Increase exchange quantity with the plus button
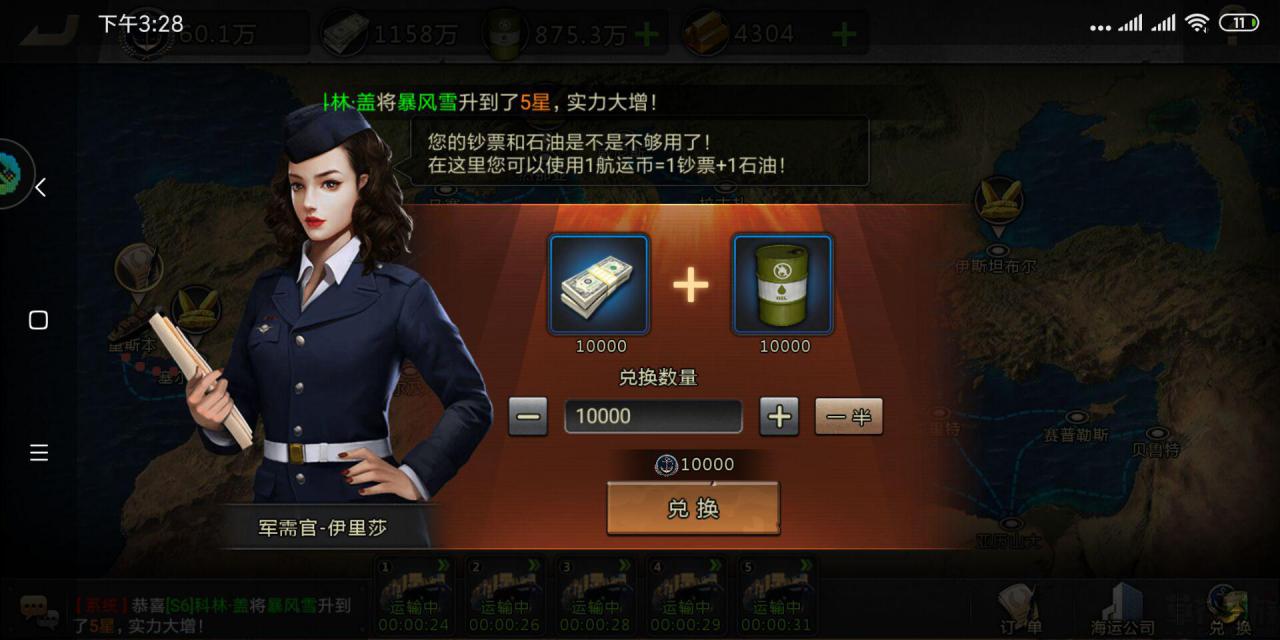Viewport: 1280px width, 640px height. (x=779, y=416)
